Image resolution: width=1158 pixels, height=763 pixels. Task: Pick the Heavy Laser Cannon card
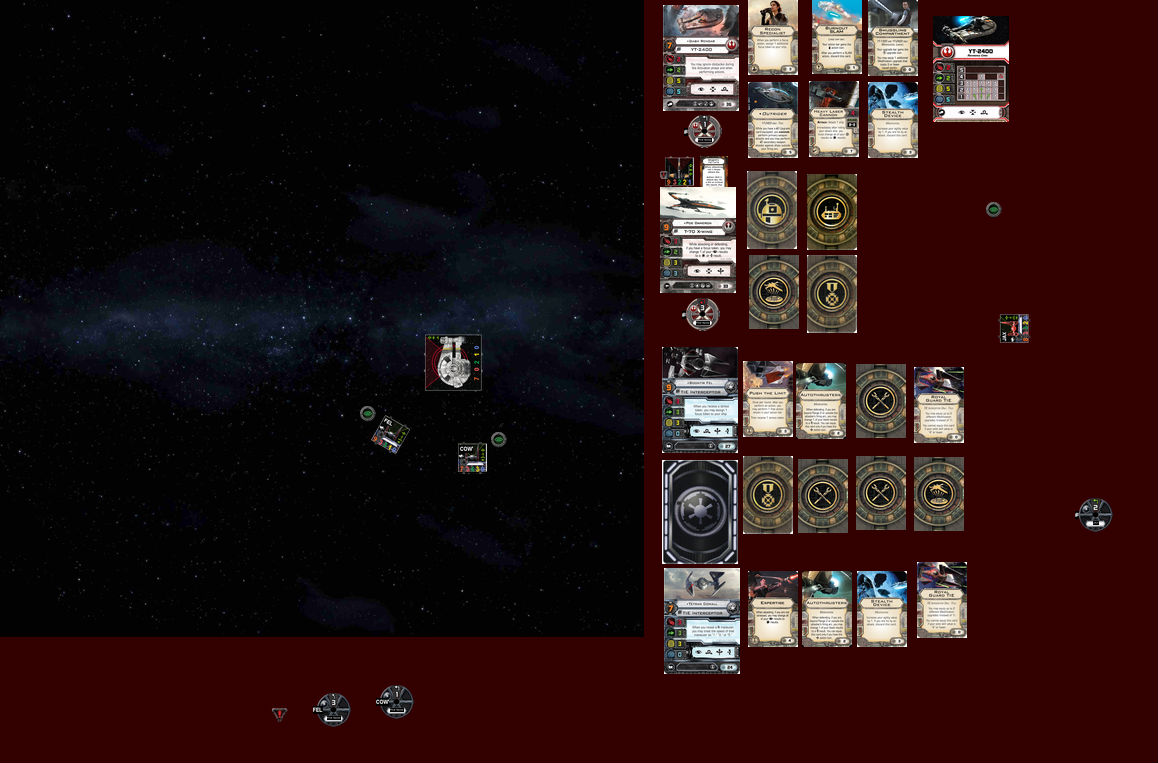click(x=833, y=119)
